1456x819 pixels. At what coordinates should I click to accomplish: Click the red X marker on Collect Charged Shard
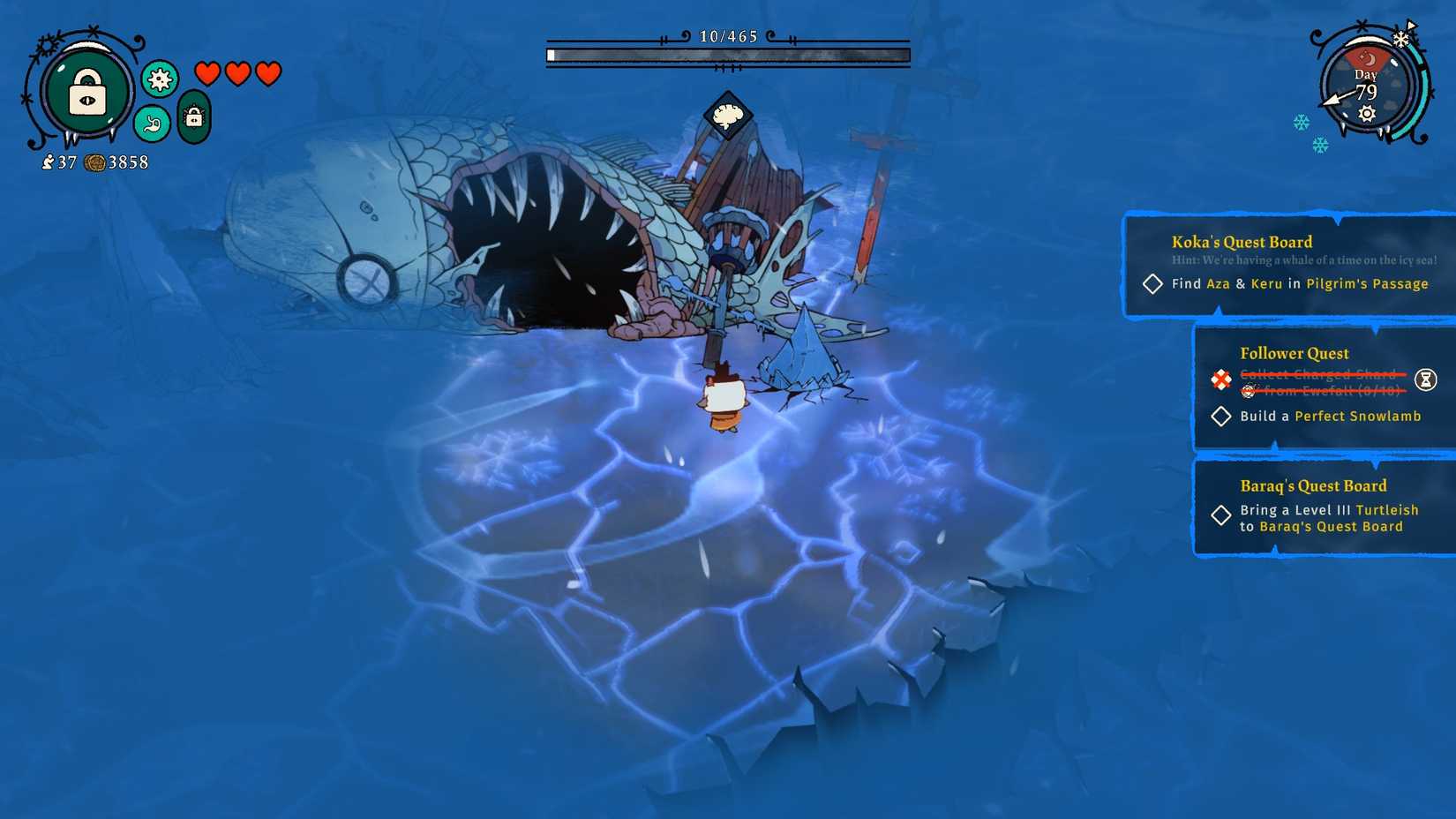tap(1220, 381)
